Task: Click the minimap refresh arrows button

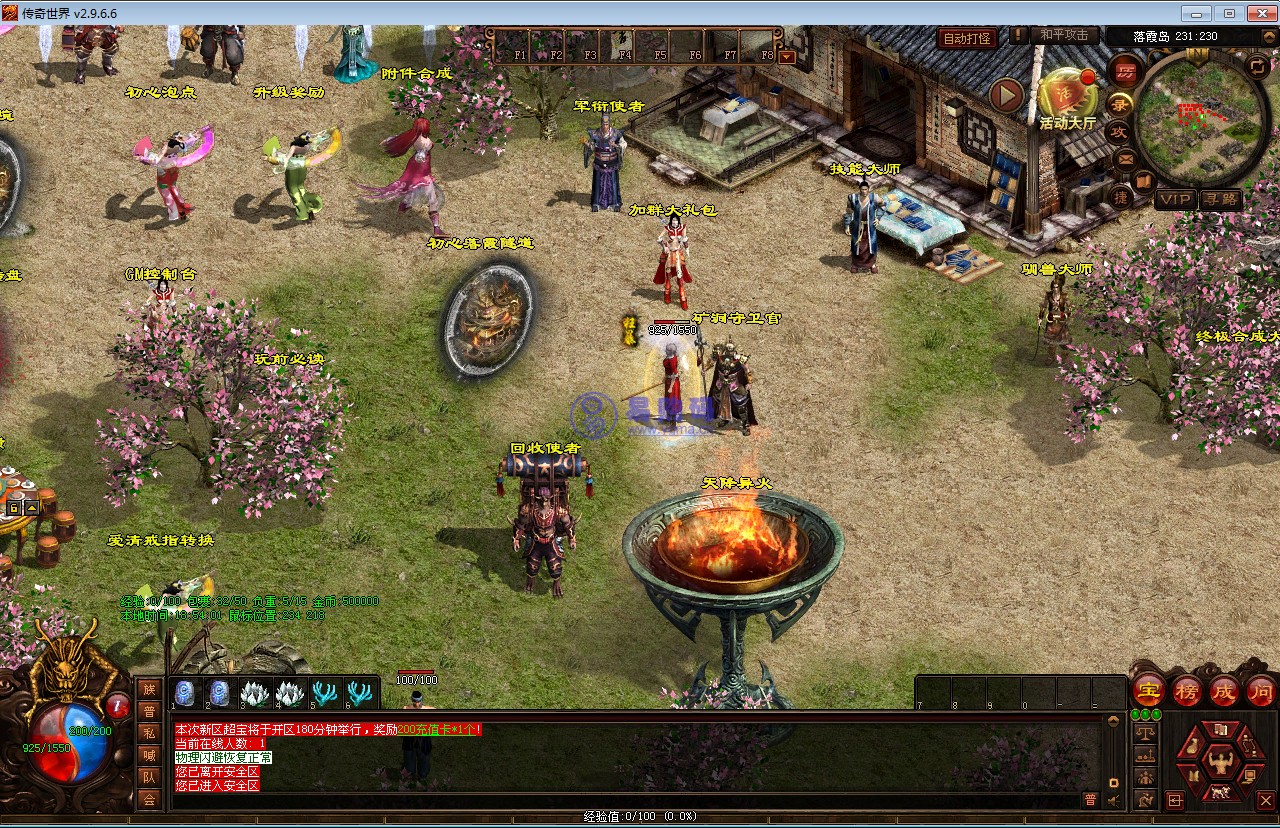Action: [1257, 67]
